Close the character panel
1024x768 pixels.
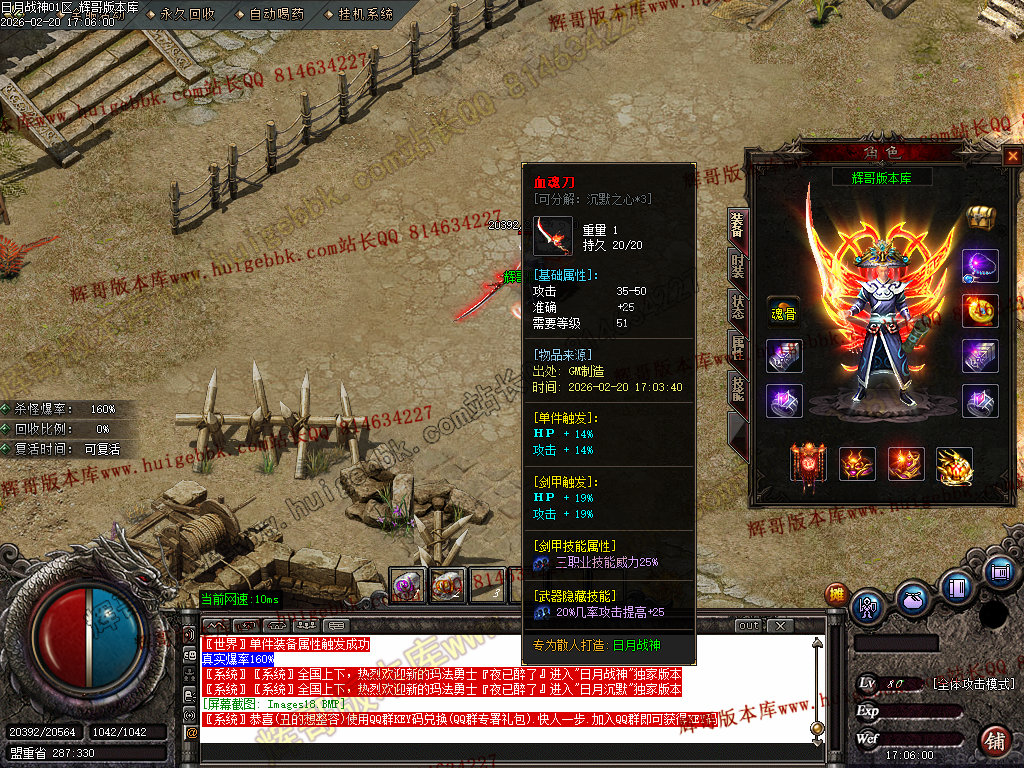1012,157
